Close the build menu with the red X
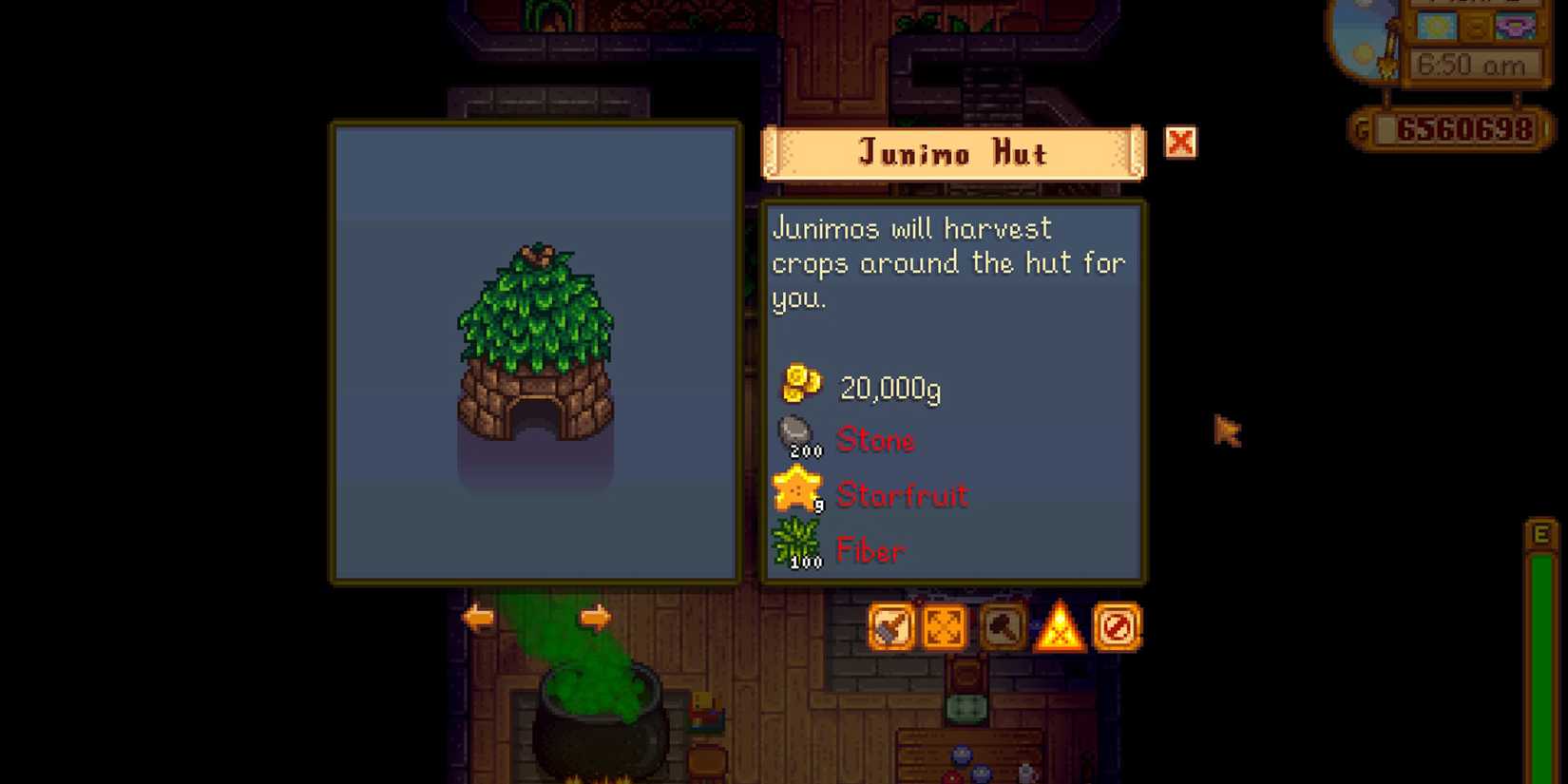The height and width of the screenshot is (784, 1568). coord(1180,143)
